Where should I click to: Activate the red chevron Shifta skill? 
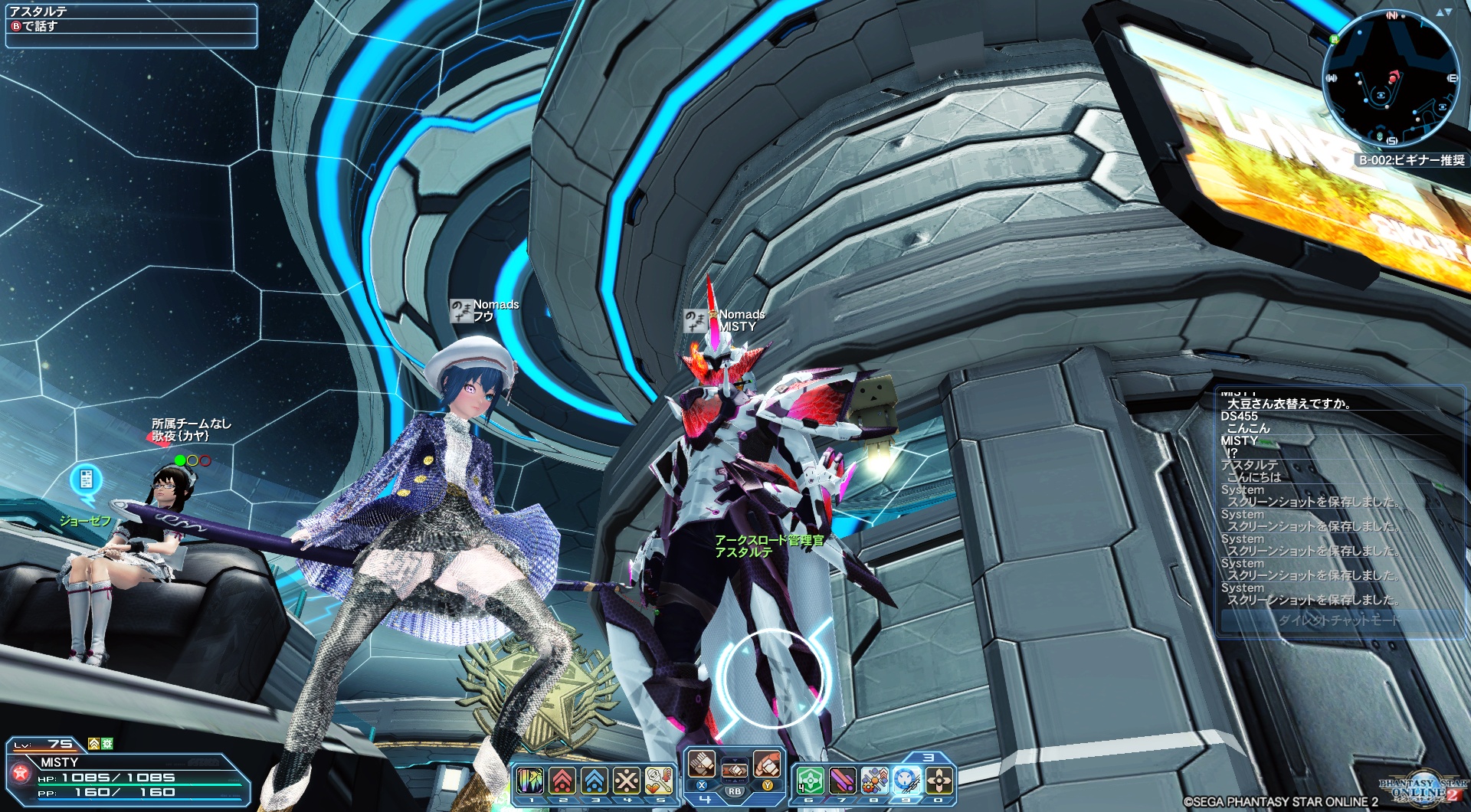click(562, 781)
